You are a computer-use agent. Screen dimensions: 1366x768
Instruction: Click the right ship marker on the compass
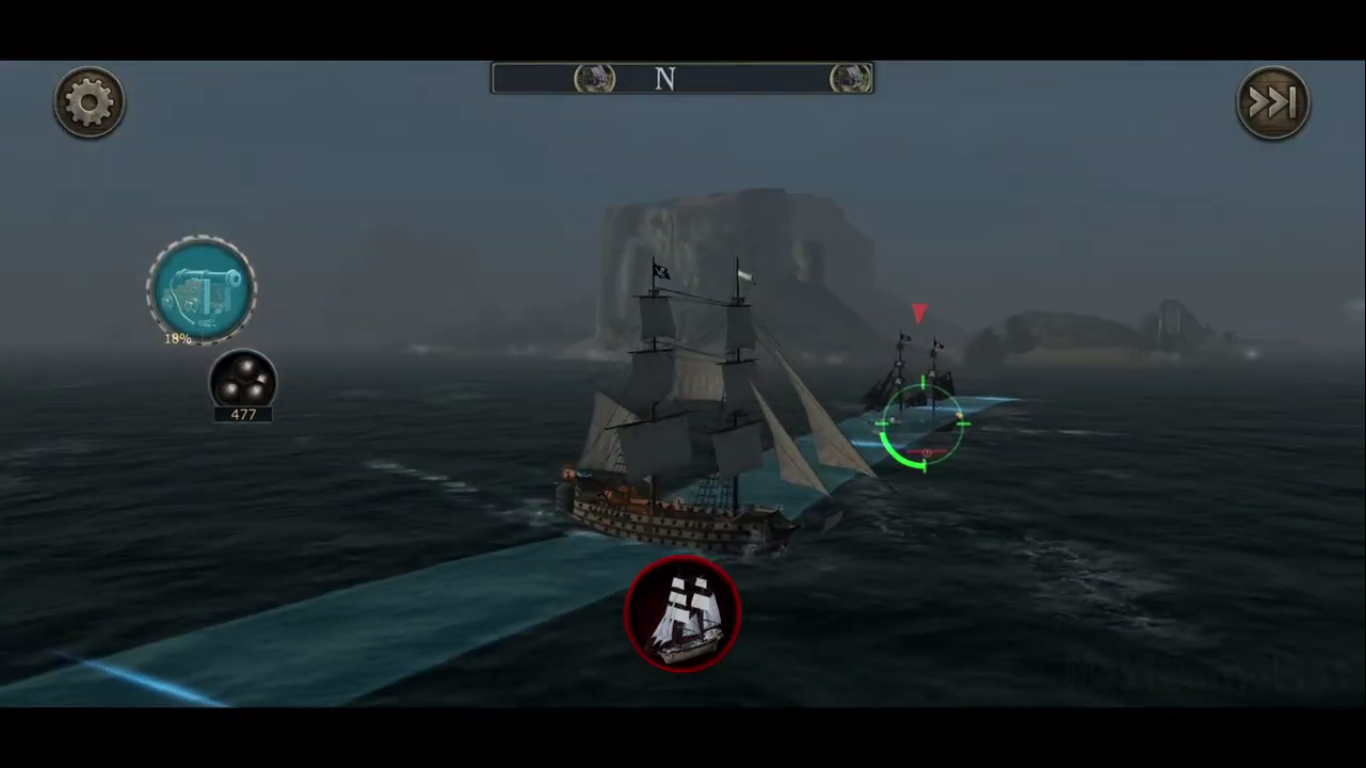(x=849, y=78)
